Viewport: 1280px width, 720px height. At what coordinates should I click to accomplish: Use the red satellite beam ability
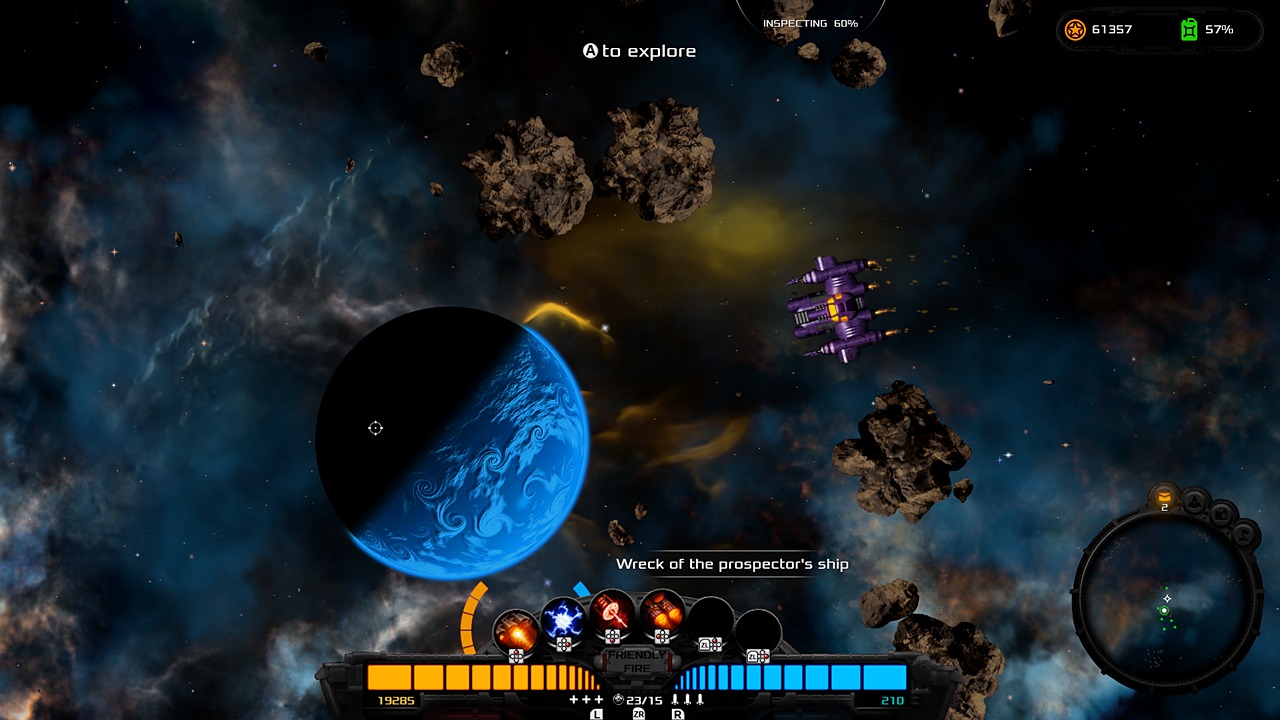point(612,612)
